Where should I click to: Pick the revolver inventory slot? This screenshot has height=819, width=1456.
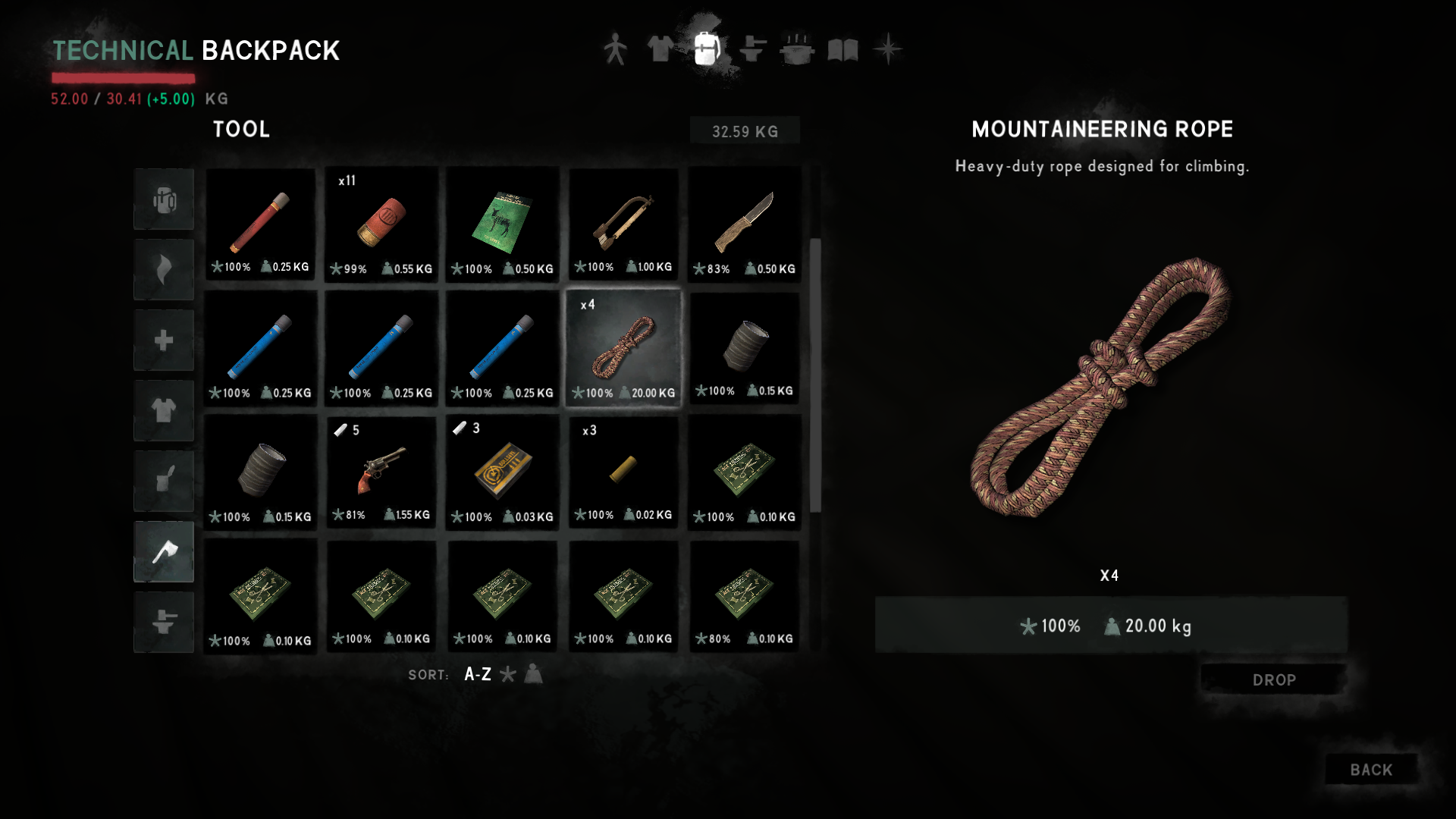[381, 471]
